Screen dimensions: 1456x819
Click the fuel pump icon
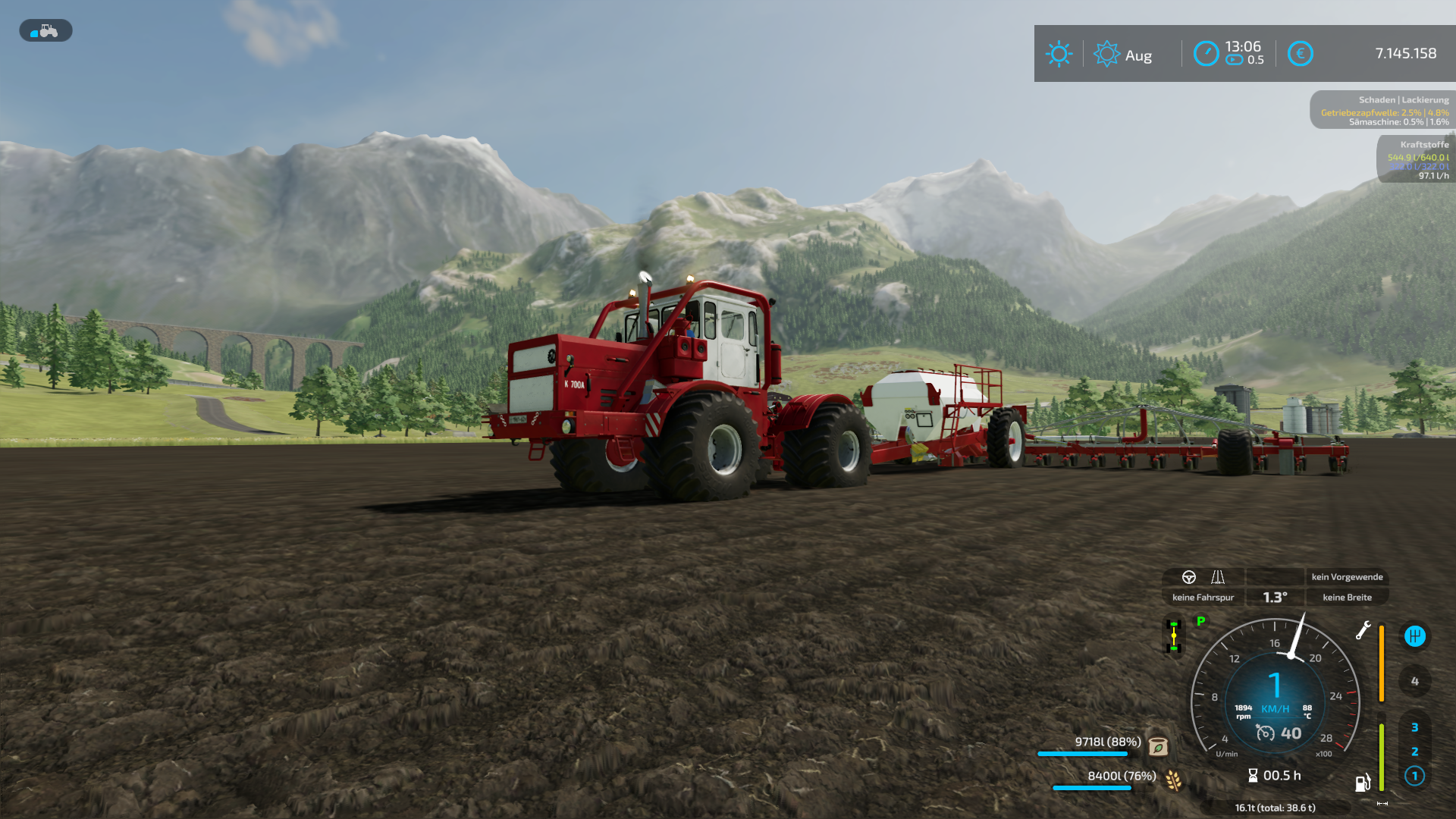1363,783
